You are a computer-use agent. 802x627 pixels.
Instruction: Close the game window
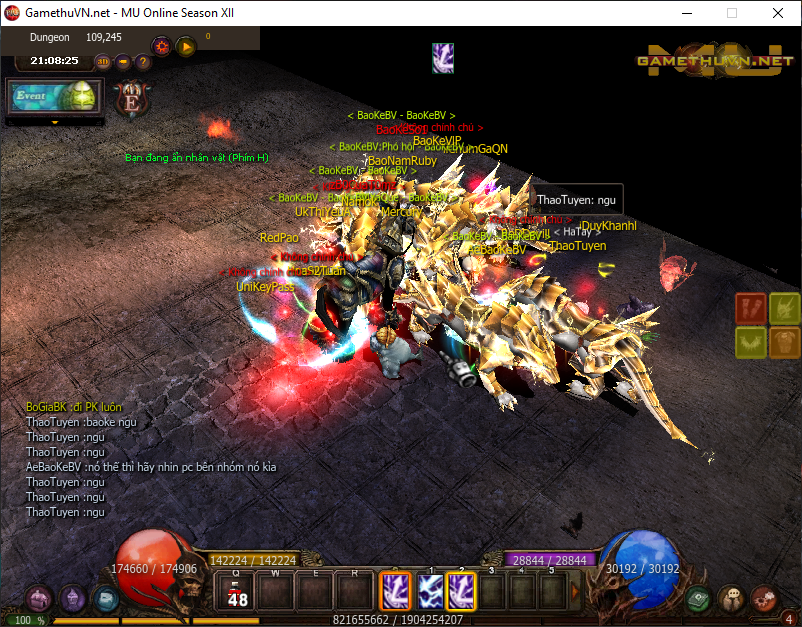pyautogui.click(x=777, y=14)
